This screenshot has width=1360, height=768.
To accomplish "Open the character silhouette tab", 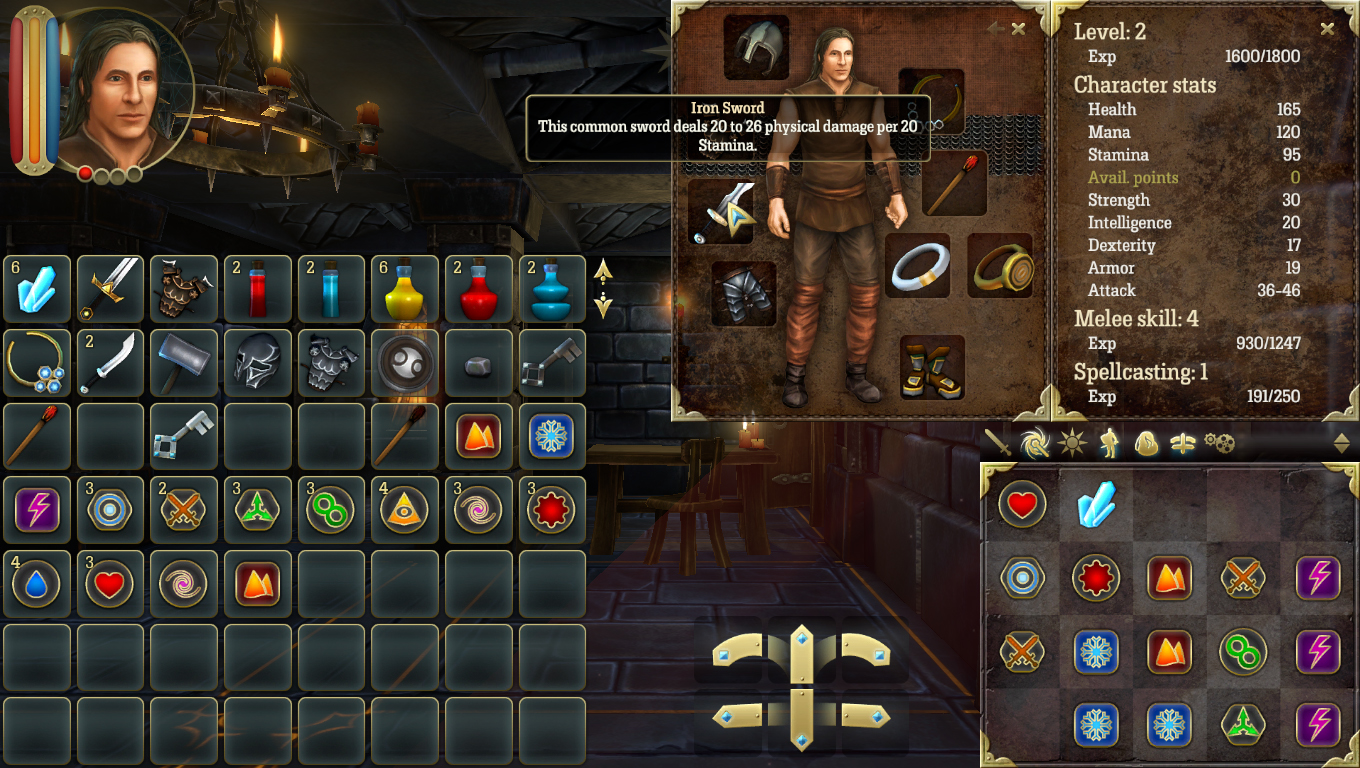I will 1109,443.
